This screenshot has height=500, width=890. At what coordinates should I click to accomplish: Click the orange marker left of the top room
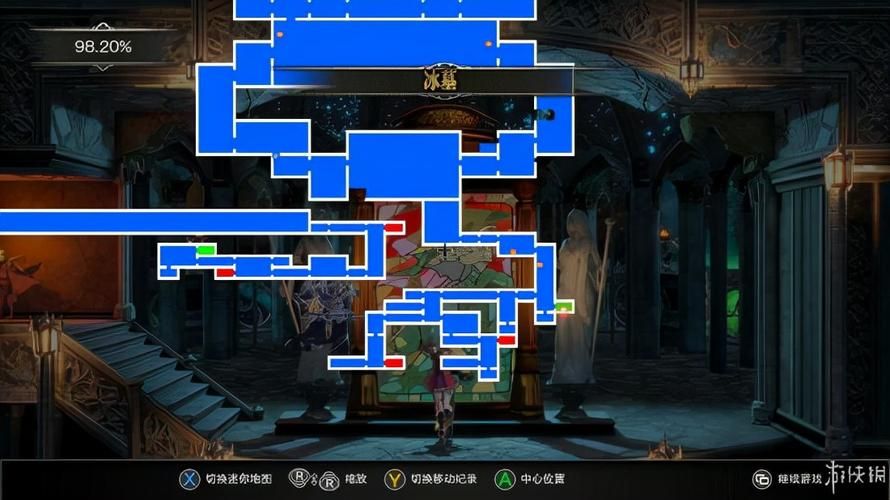[280, 35]
